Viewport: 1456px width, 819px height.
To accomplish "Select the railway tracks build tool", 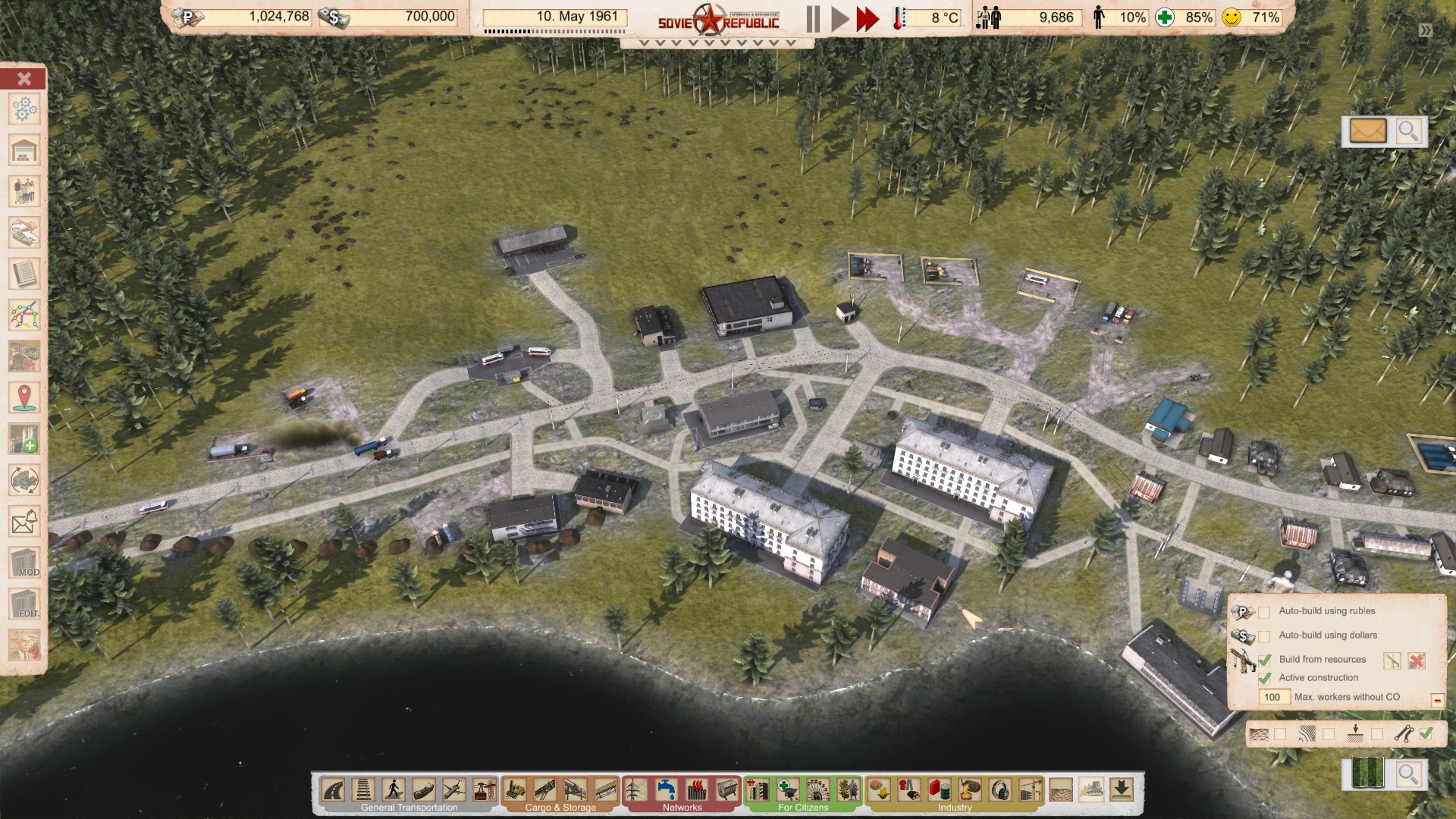I will point(363,790).
